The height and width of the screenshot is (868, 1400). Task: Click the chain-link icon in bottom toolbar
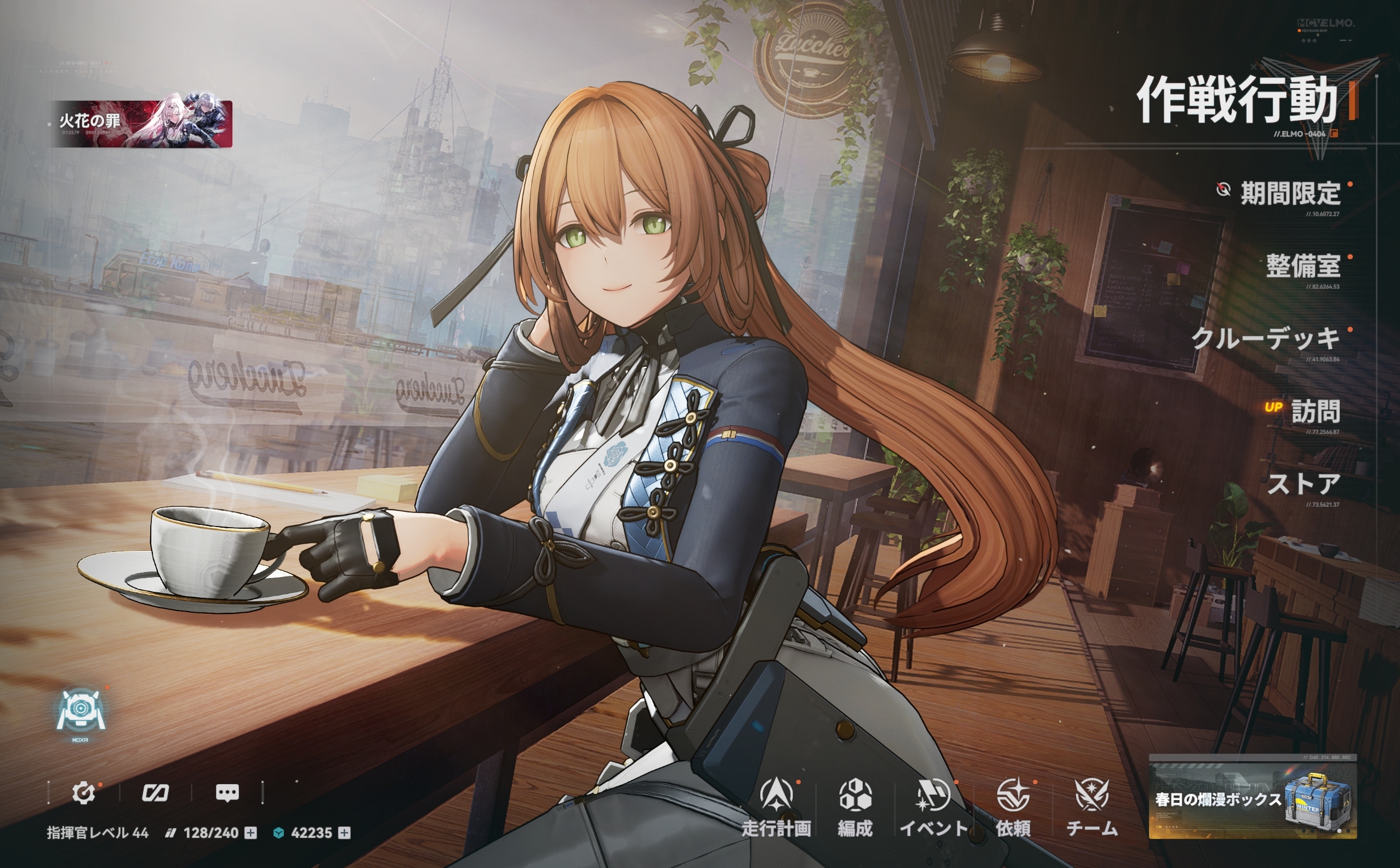point(155,793)
